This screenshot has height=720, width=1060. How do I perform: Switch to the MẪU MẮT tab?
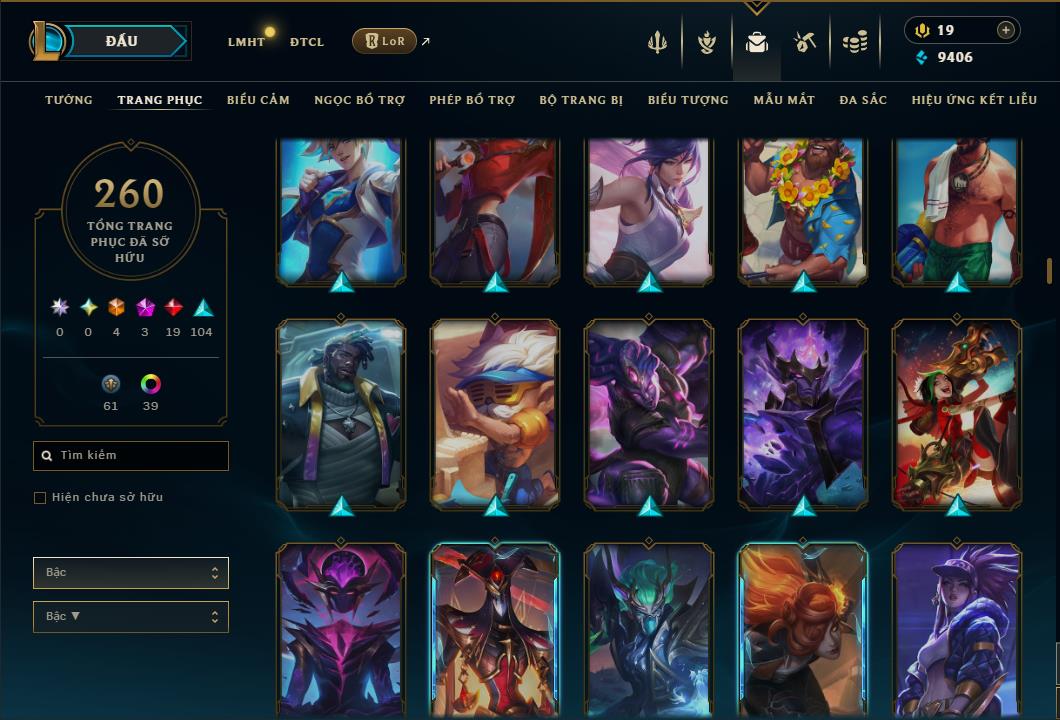pos(784,100)
